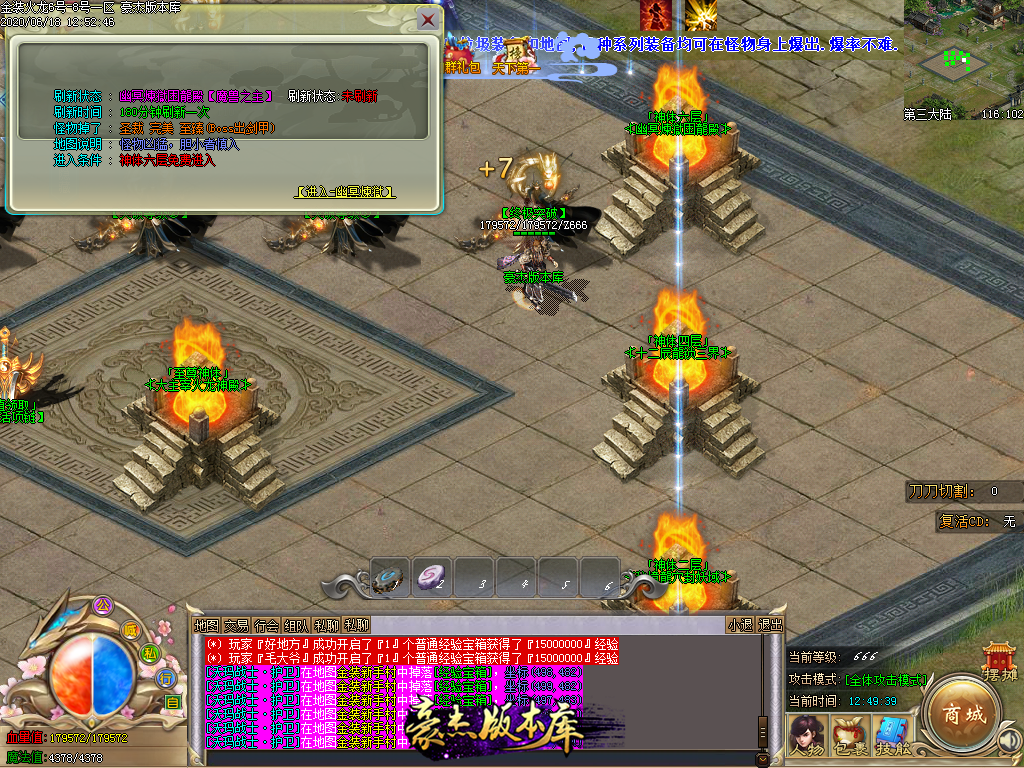
Task: Open the 技能 skills book
Action: (x=891, y=738)
